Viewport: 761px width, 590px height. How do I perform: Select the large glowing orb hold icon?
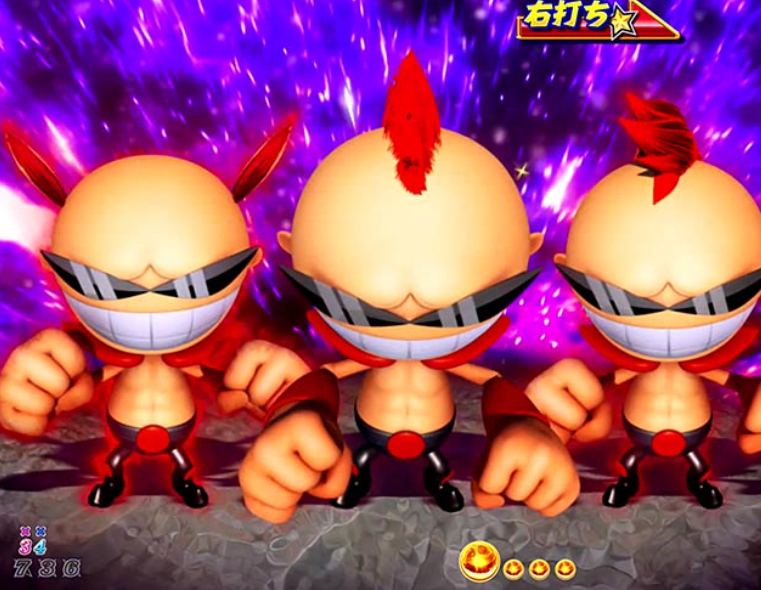click(x=479, y=563)
